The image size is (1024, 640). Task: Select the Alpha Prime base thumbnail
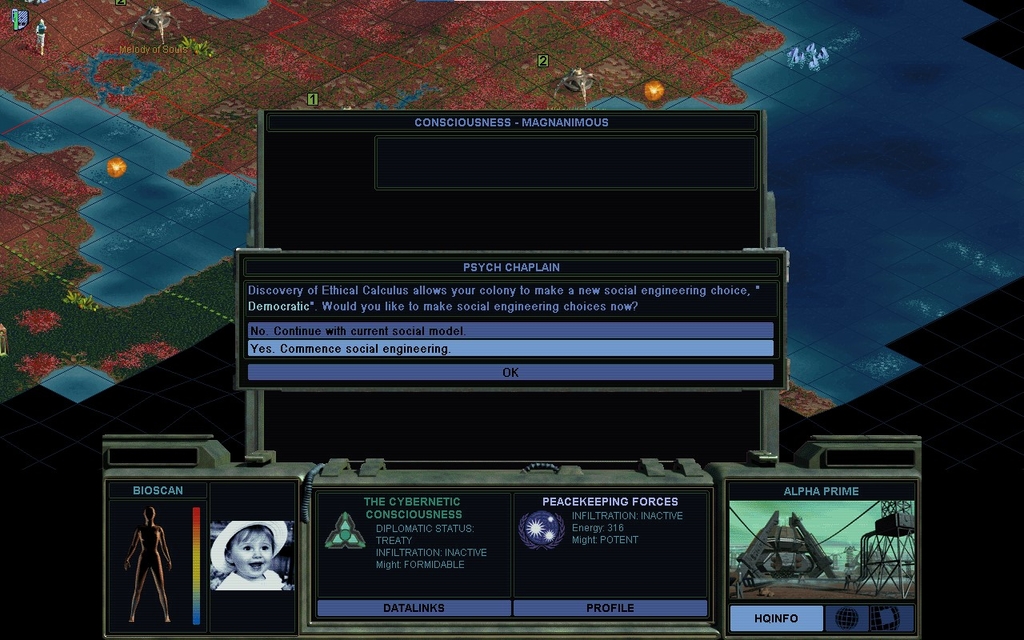[821, 550]
